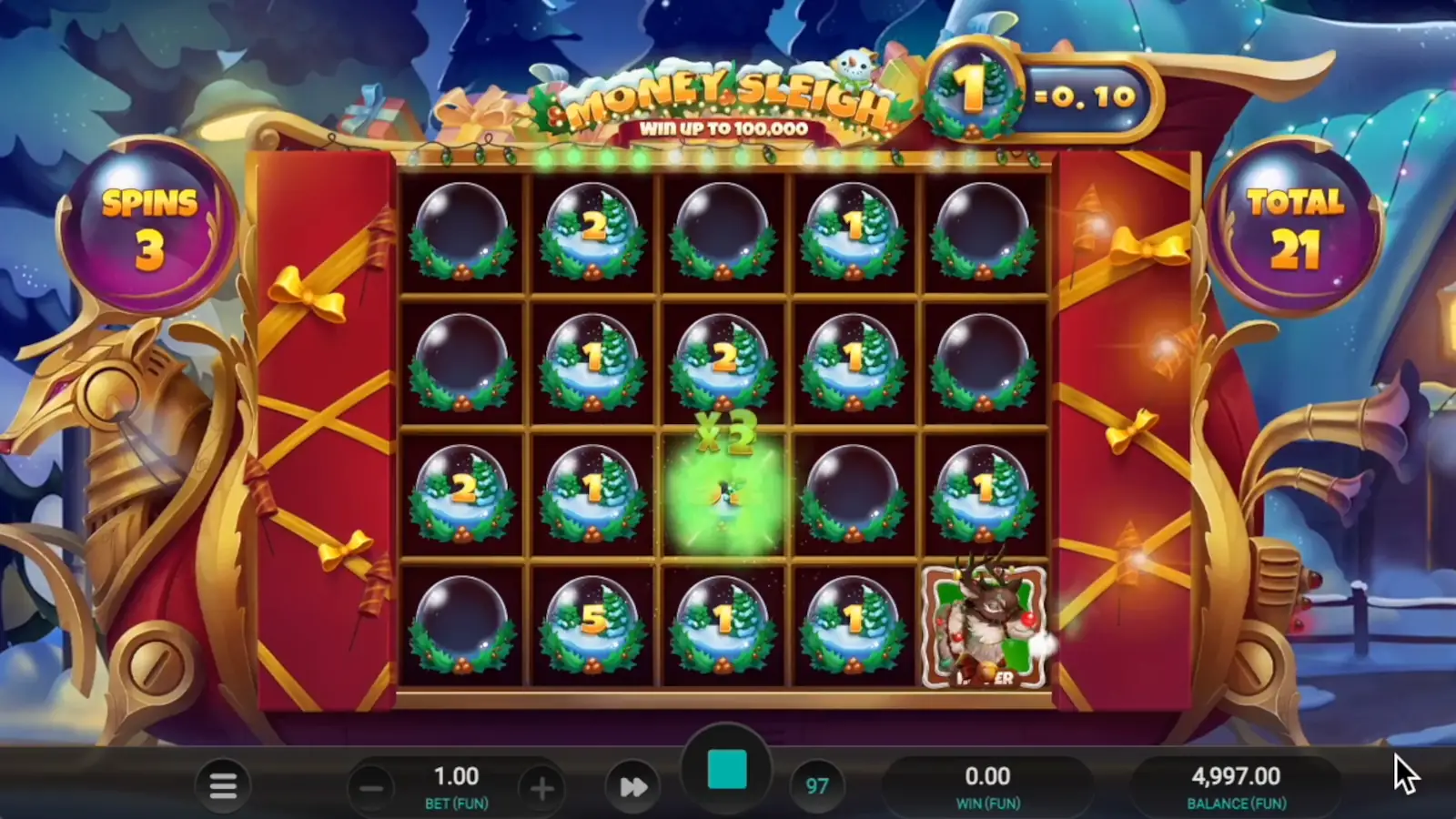Click the x2 multiplier snow globe
The width and height of the screenshot is (1456, 819).
pyautogui.click(x=723, y=491)
